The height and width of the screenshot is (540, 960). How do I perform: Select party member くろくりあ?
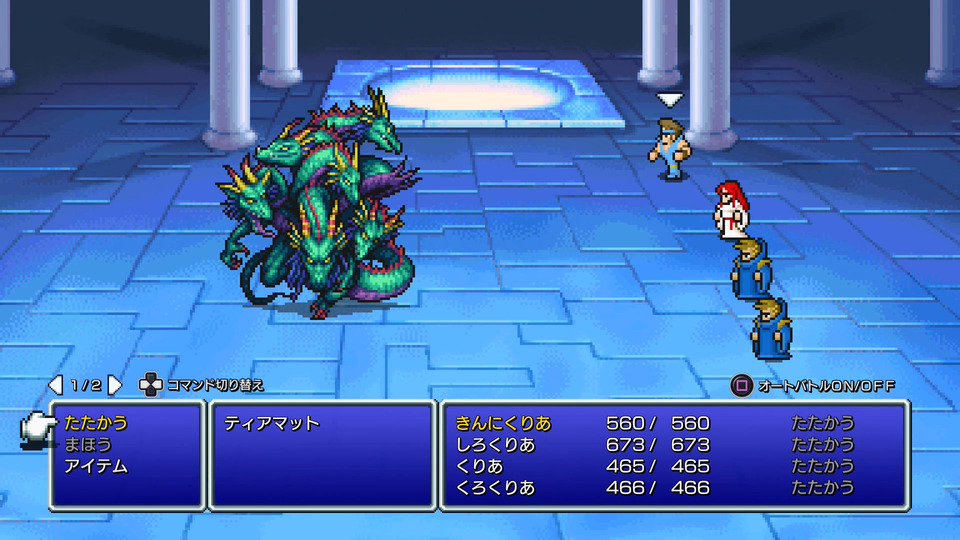495,488
